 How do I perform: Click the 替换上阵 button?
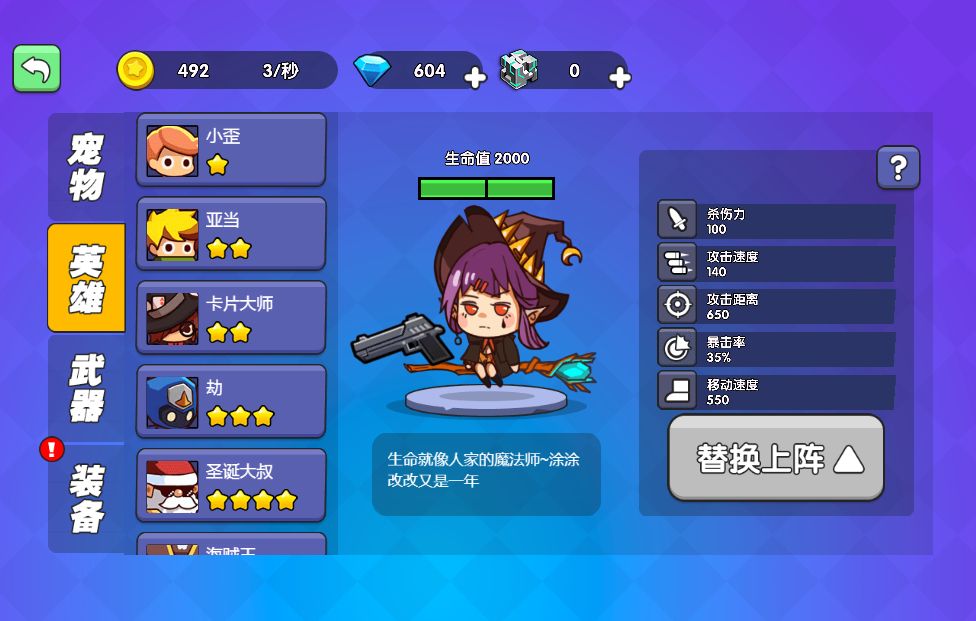(776, 458)
